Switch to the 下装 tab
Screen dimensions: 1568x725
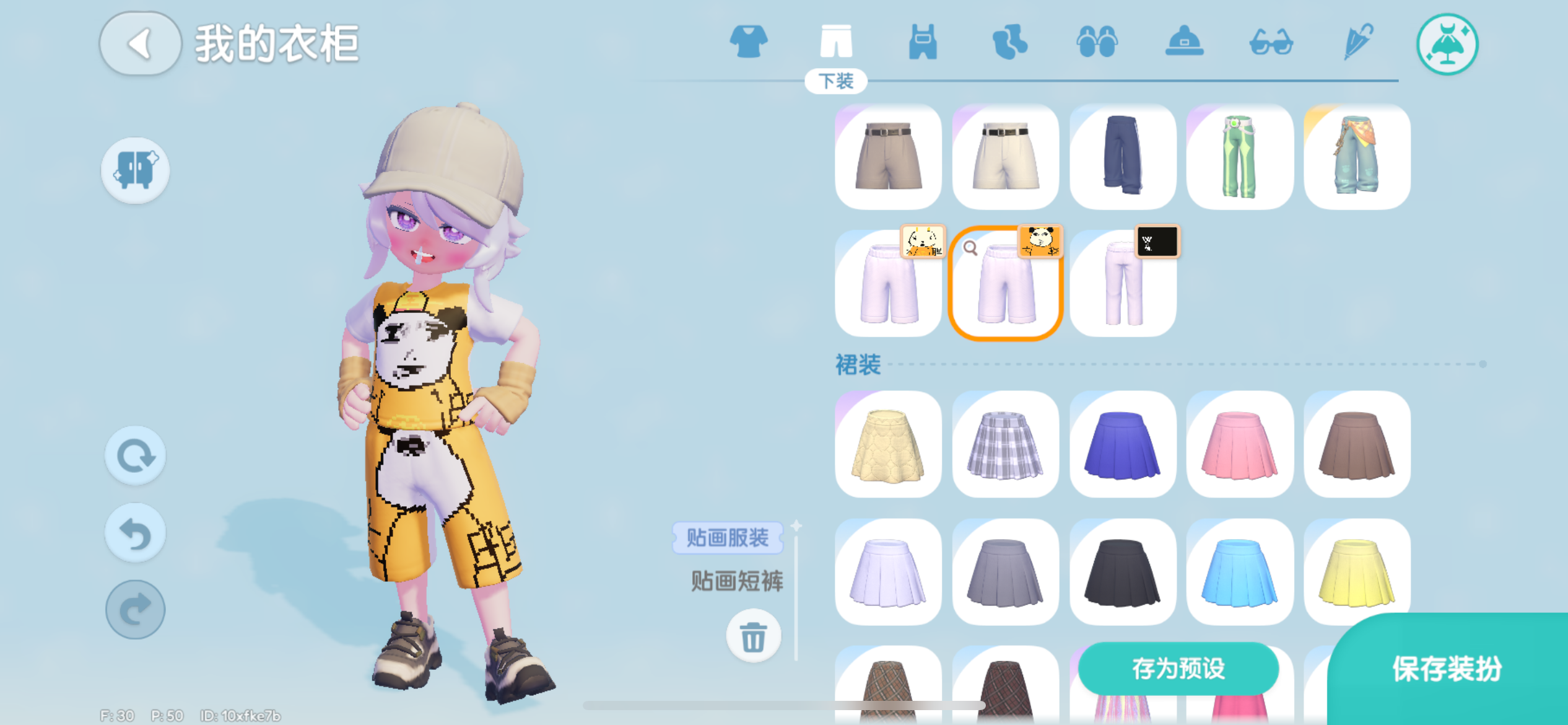[837, 81]
